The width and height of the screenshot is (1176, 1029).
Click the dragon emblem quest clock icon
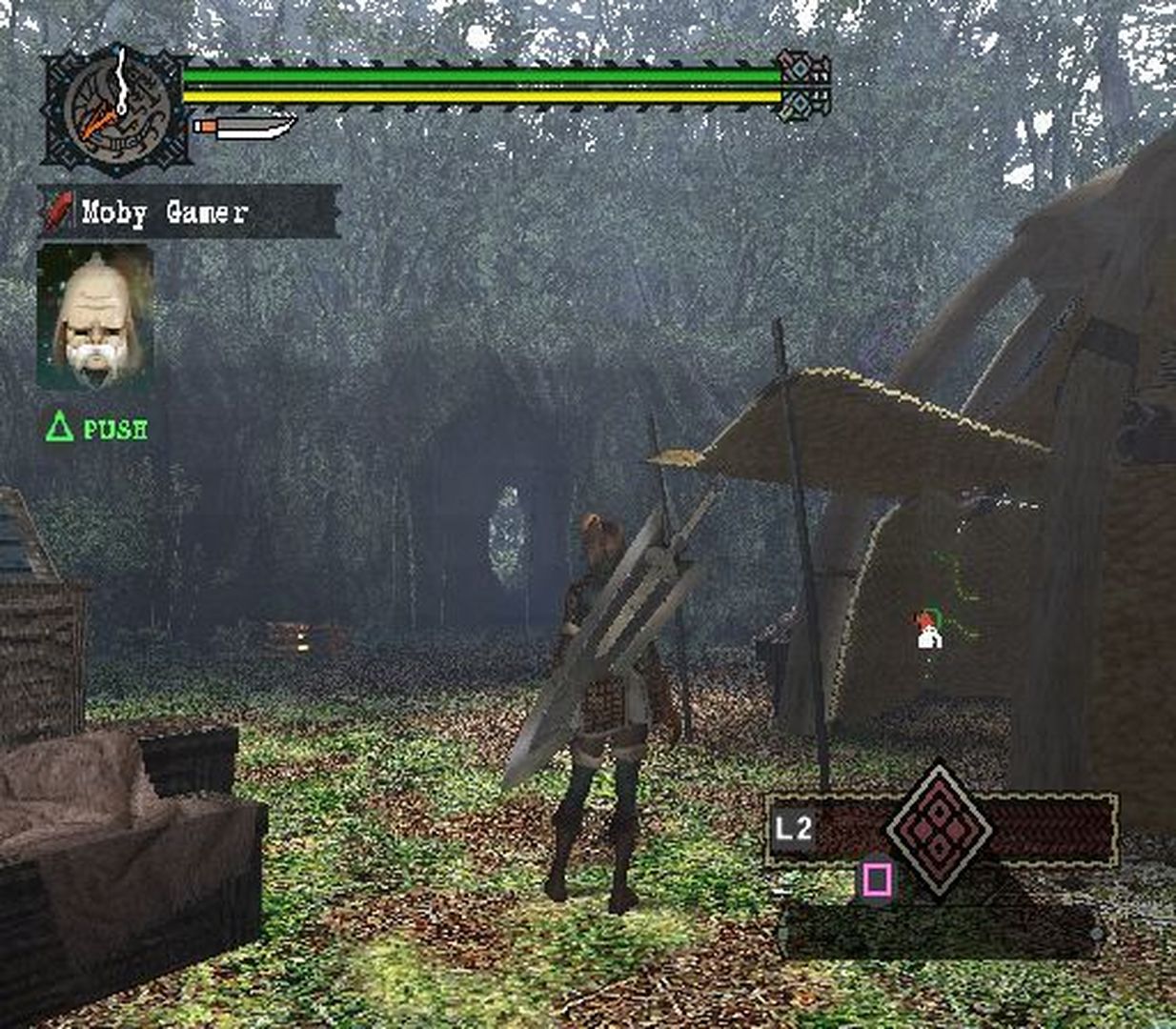[x=115, y=111]
